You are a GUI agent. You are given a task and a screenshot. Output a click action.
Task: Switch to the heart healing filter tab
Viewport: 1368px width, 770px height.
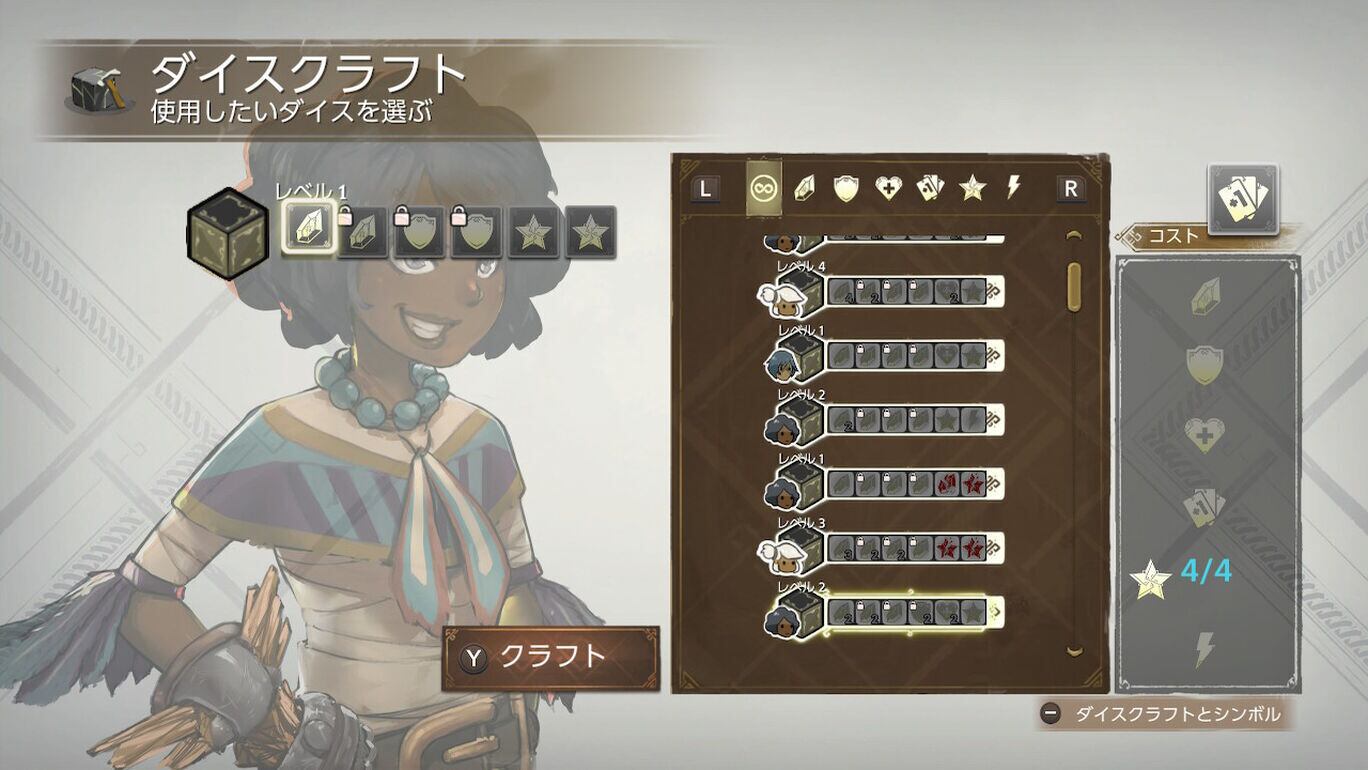[888, 188]
